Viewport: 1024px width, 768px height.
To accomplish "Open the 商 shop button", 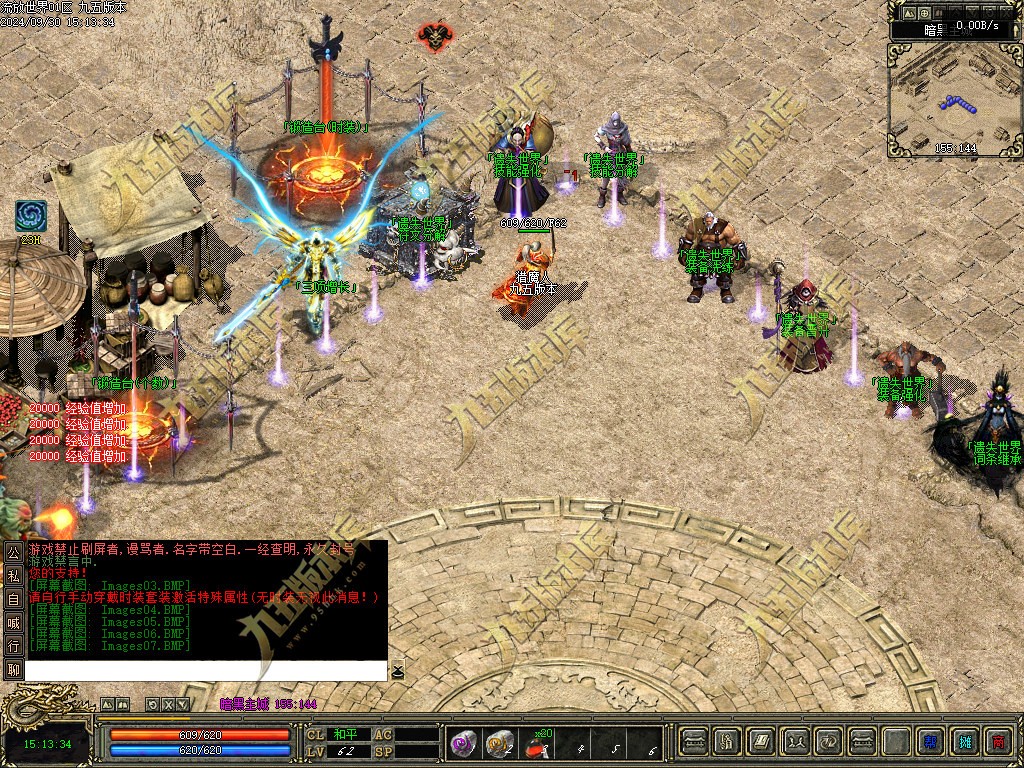I will [x=997, y=741].
